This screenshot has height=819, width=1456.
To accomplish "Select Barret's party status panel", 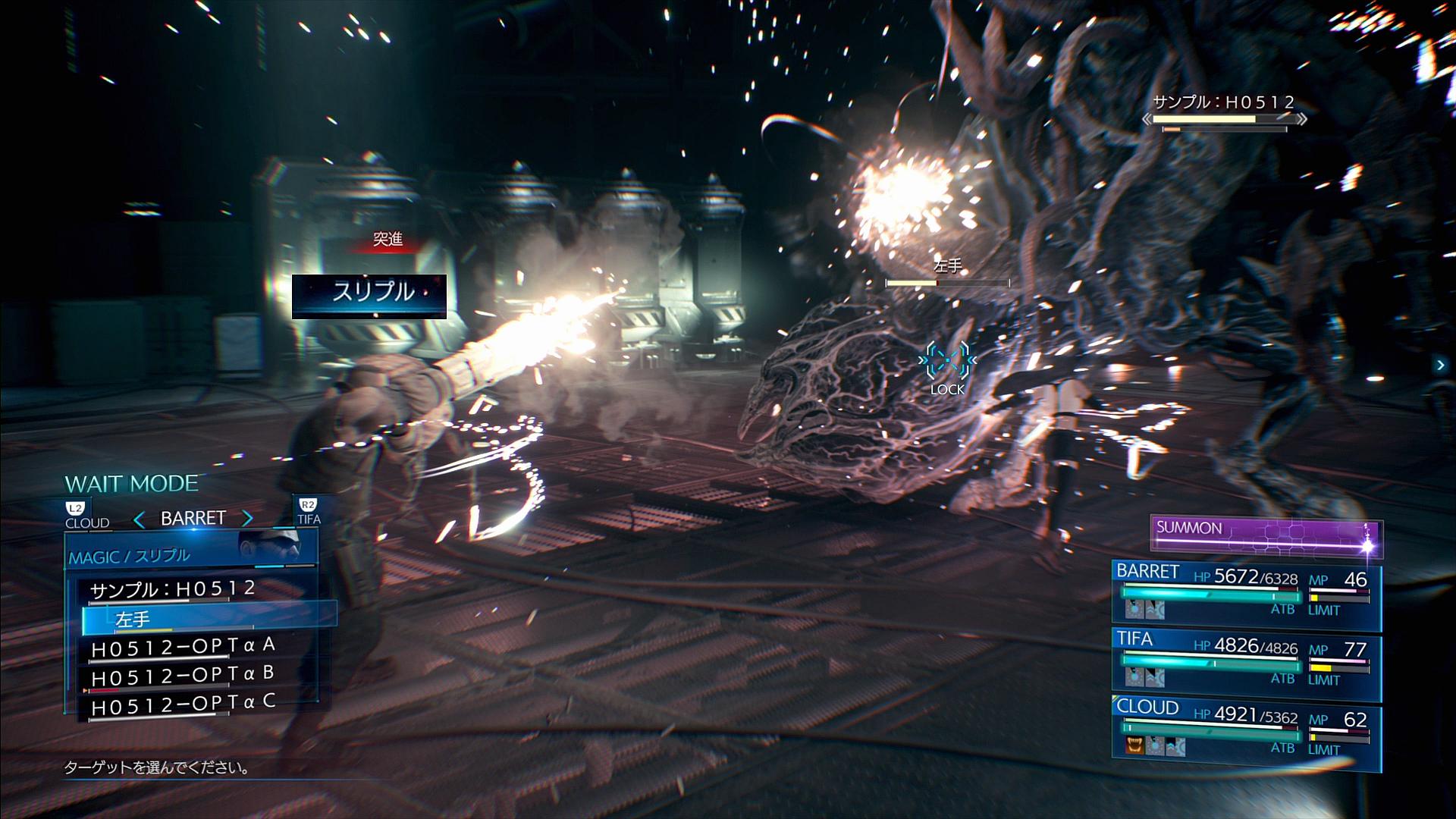I will coord(1247,597).
